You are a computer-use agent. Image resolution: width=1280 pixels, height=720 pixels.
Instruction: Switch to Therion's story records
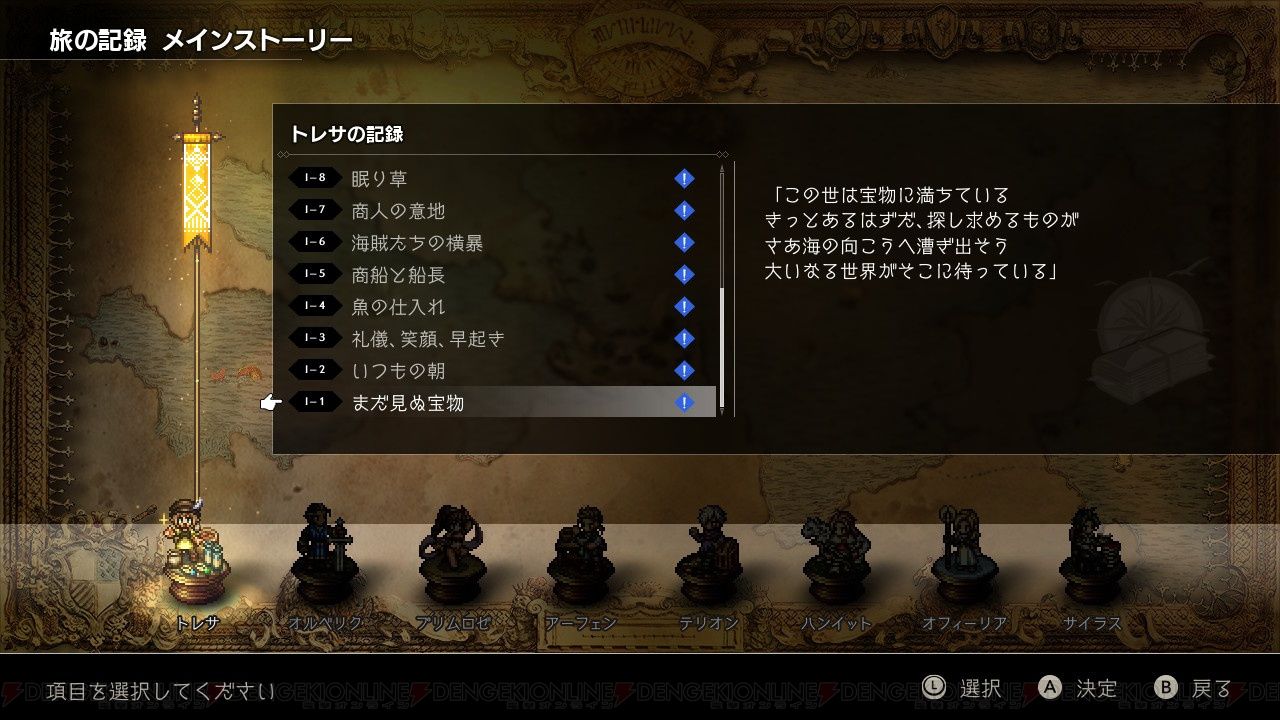709,555
